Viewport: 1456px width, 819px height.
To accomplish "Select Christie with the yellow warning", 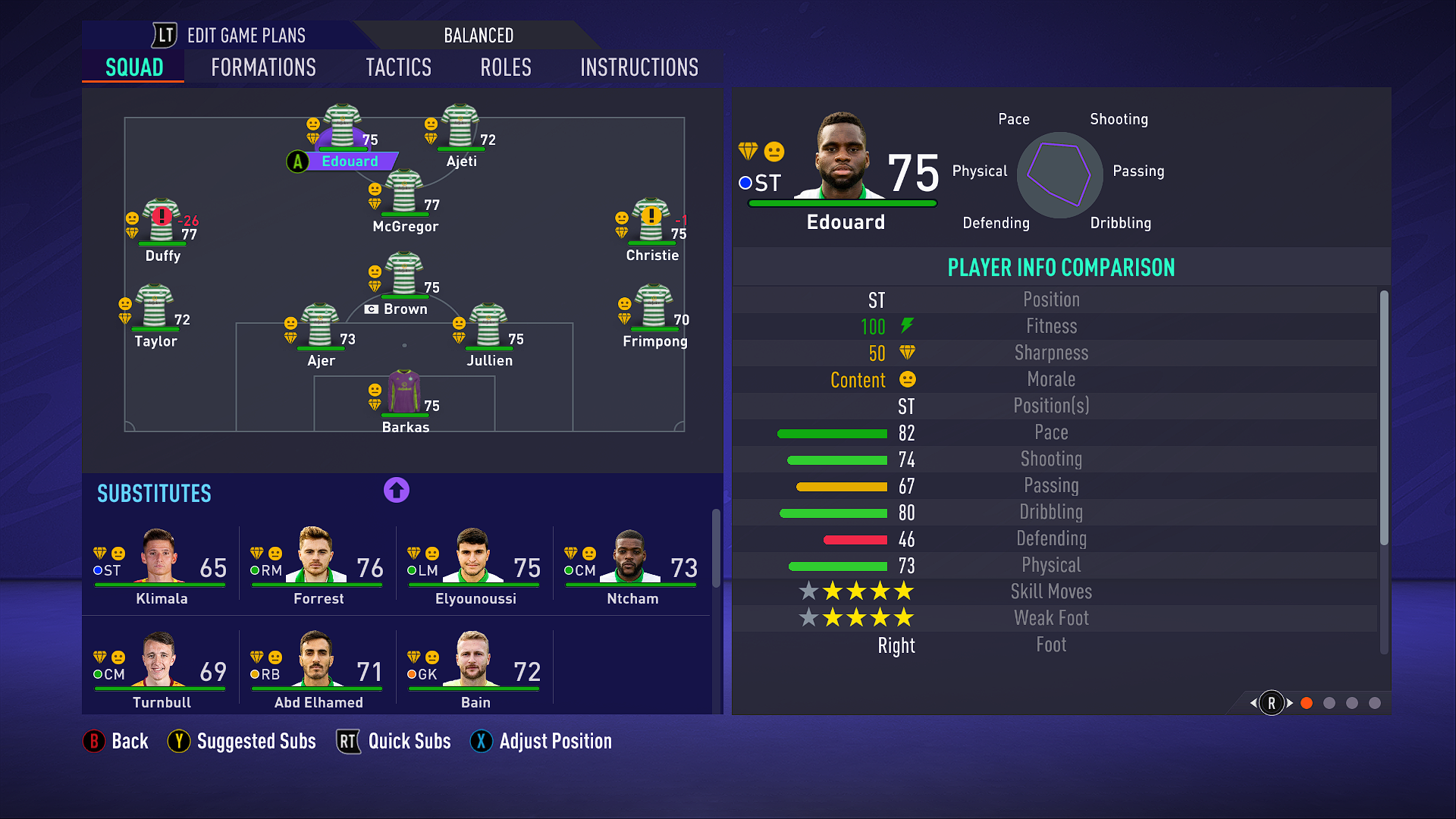I will pyautogui.click(x=651, y=222).
